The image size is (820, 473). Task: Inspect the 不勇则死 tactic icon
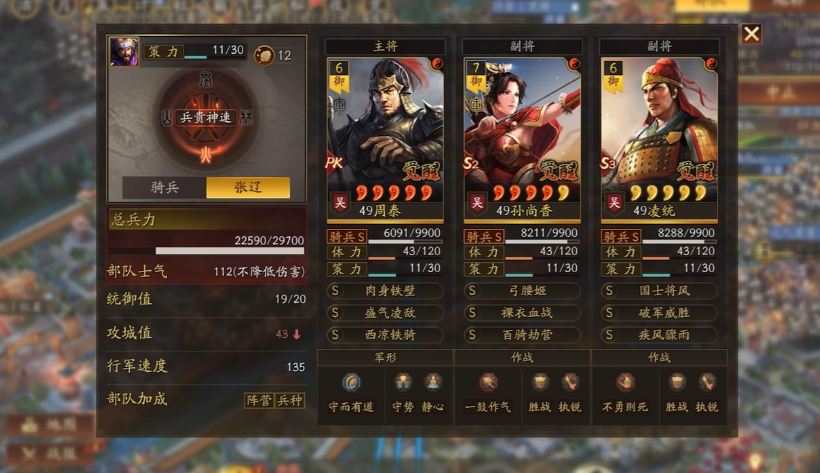coord(625,382)
